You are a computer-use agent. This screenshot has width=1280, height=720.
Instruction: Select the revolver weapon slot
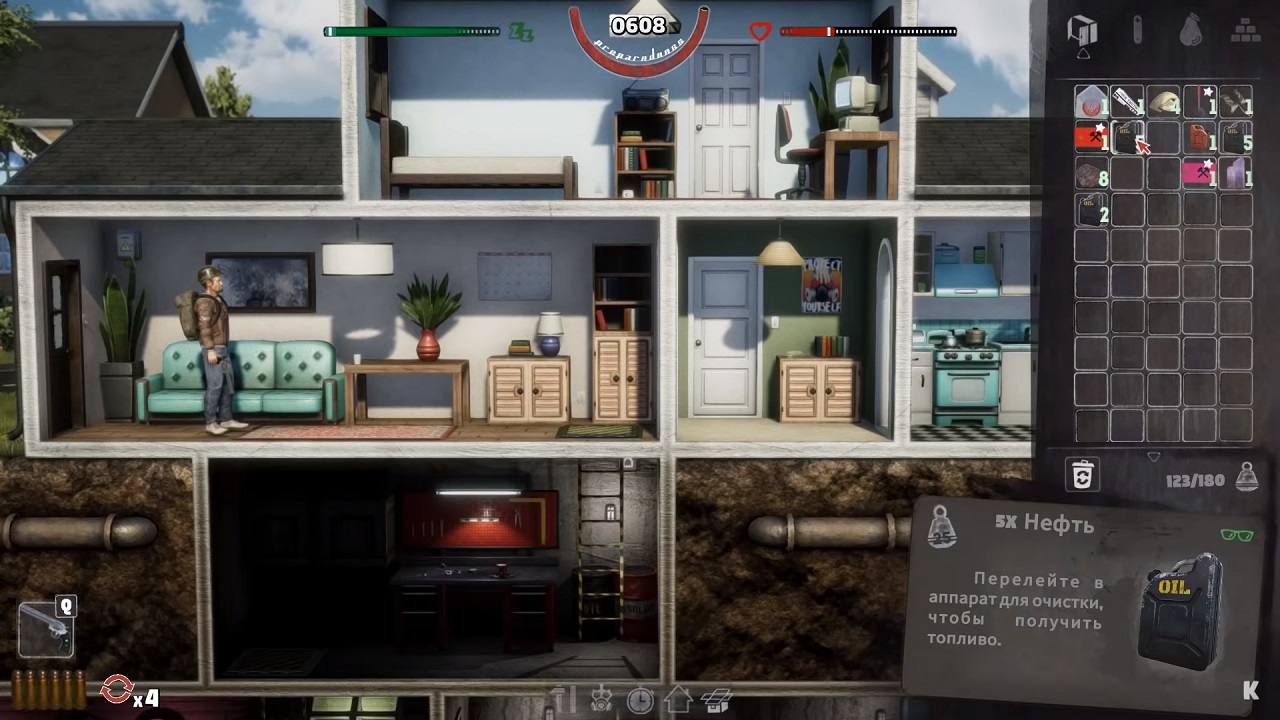click(46, 630)
